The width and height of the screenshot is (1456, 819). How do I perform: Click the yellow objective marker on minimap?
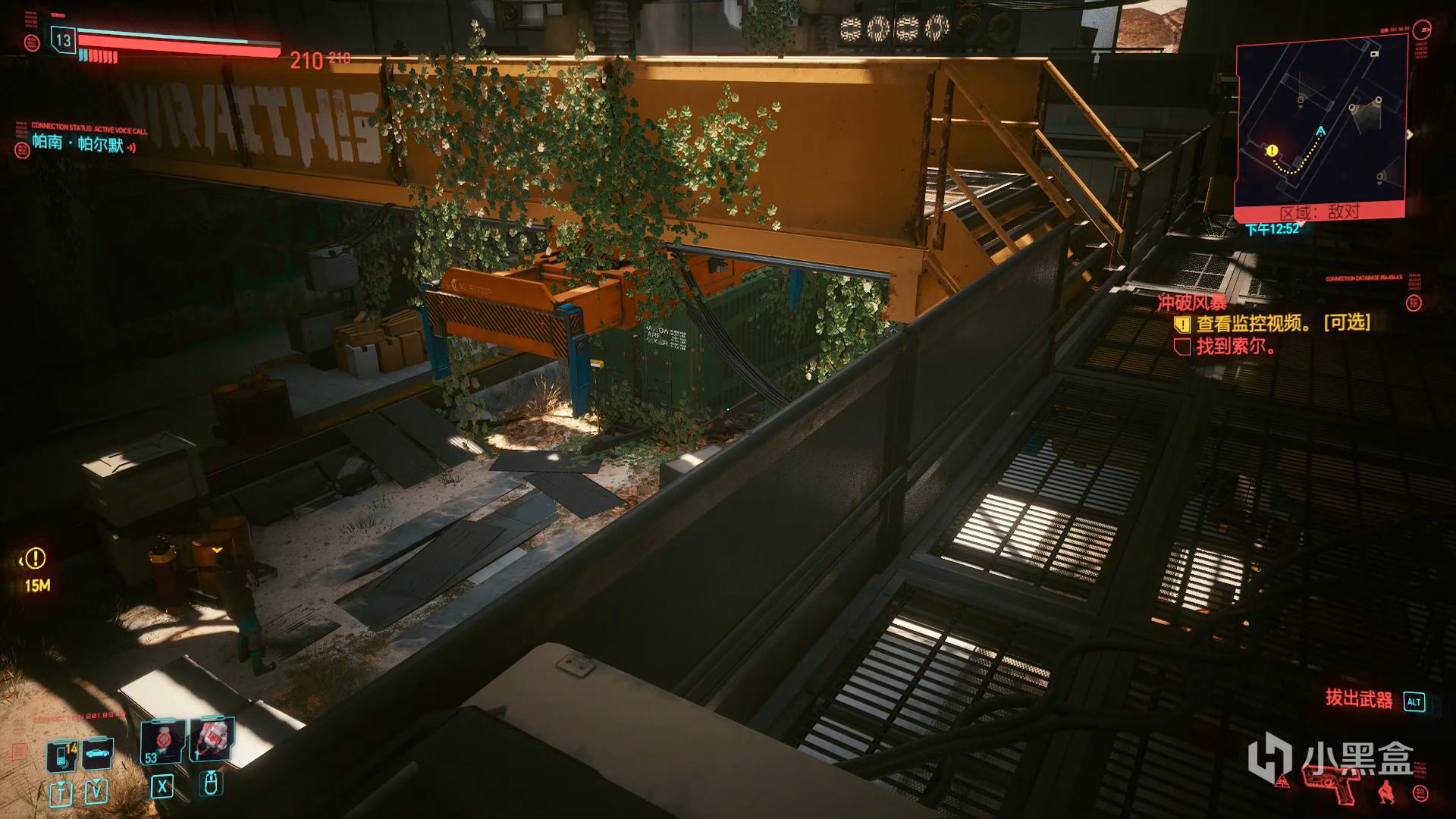point(1272,151)
